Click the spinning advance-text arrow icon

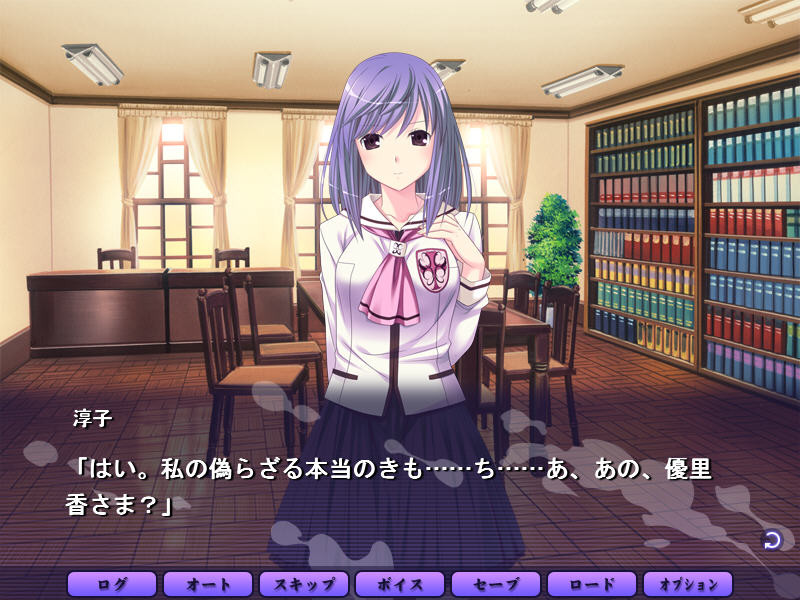[x=772, y=540]
